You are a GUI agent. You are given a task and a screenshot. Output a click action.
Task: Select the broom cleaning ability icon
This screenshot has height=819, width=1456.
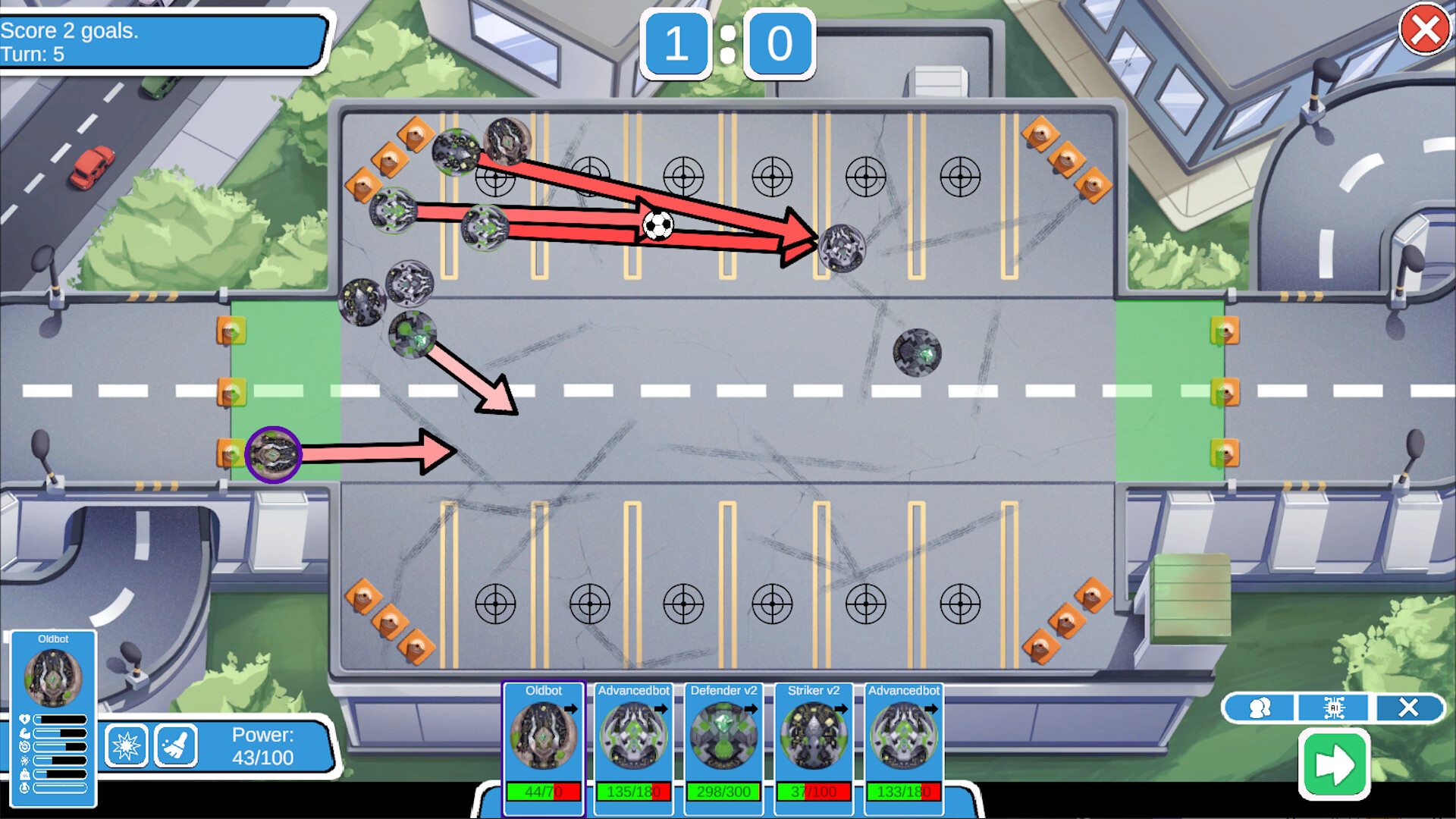pos(175,746)
